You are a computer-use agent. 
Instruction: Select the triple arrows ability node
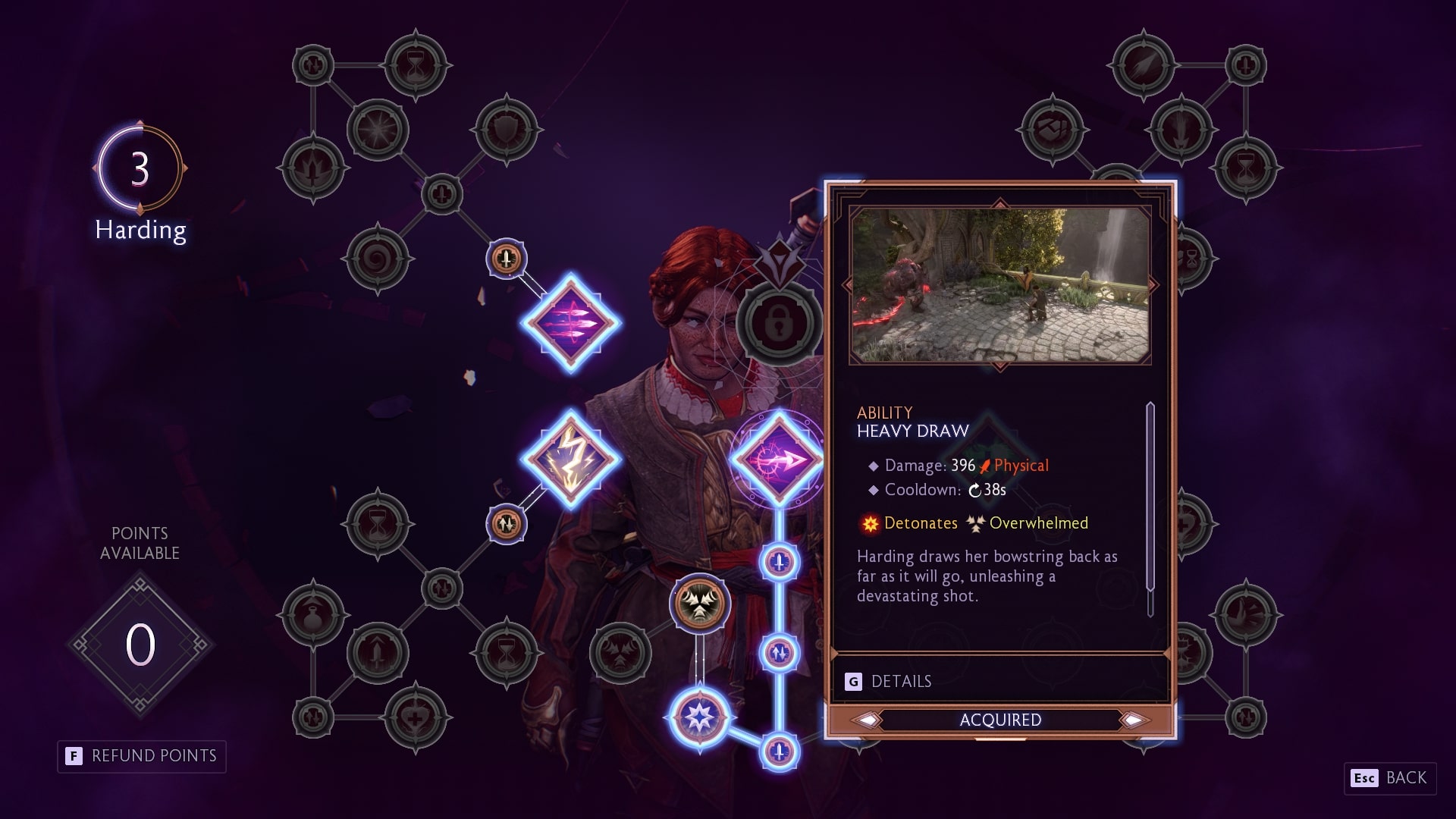tap(570, 323)
